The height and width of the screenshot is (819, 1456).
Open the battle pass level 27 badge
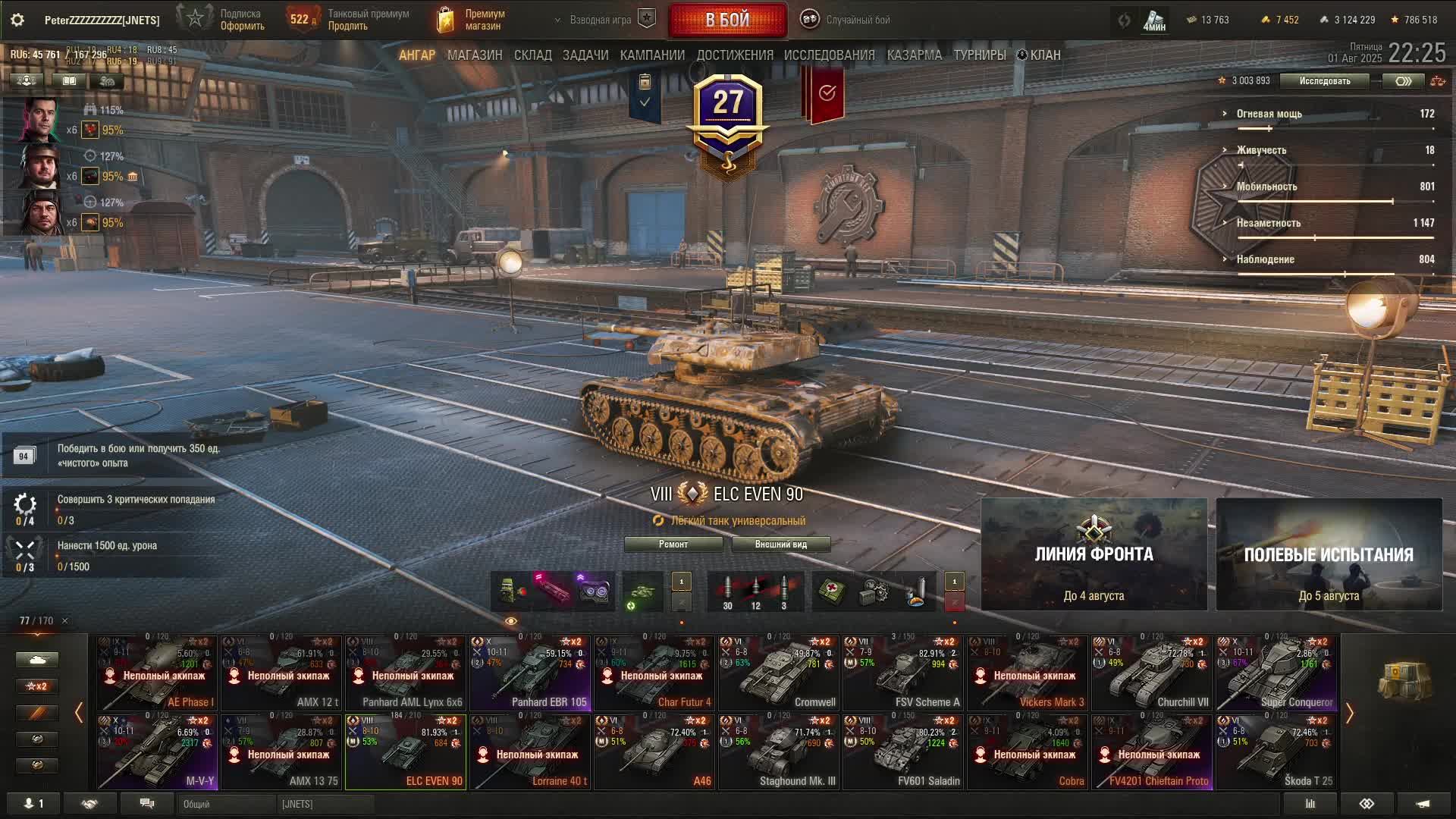pyautogui.click(x=728, y=114)
